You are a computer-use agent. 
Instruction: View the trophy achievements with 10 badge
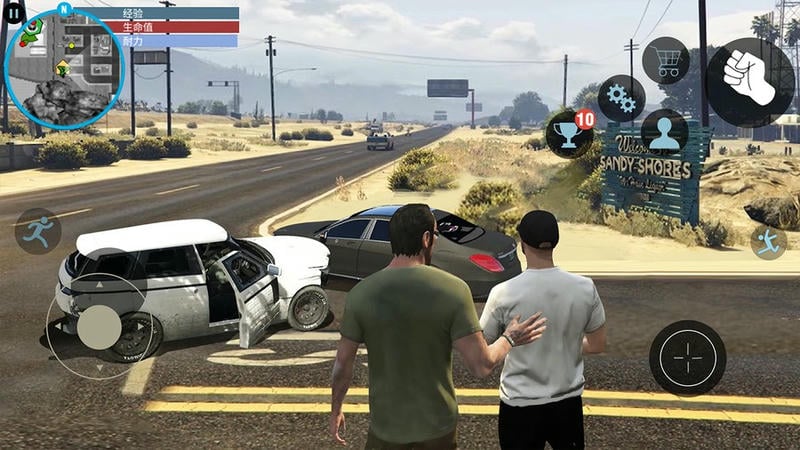pyautogui.click(x=568, y=133)
